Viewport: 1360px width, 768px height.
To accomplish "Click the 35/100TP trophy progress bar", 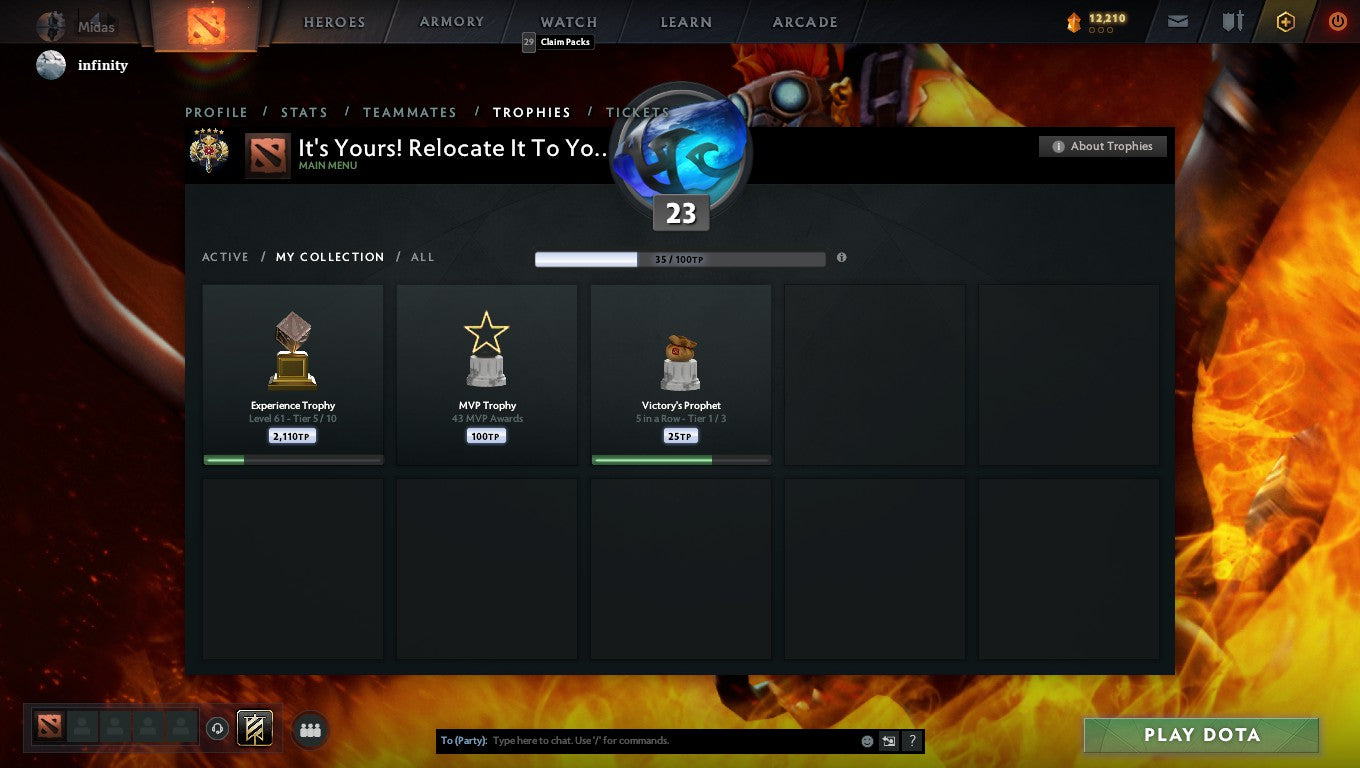I will click(680, 259).
